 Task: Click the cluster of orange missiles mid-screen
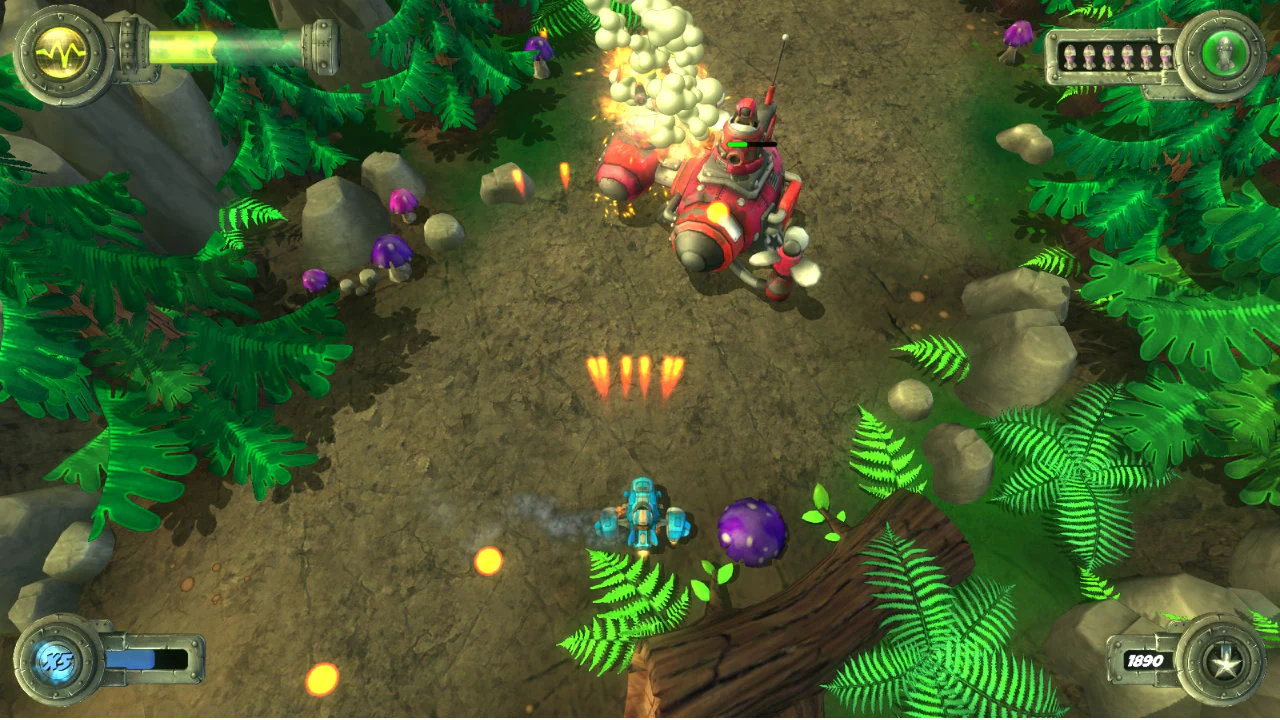[637, 373]
